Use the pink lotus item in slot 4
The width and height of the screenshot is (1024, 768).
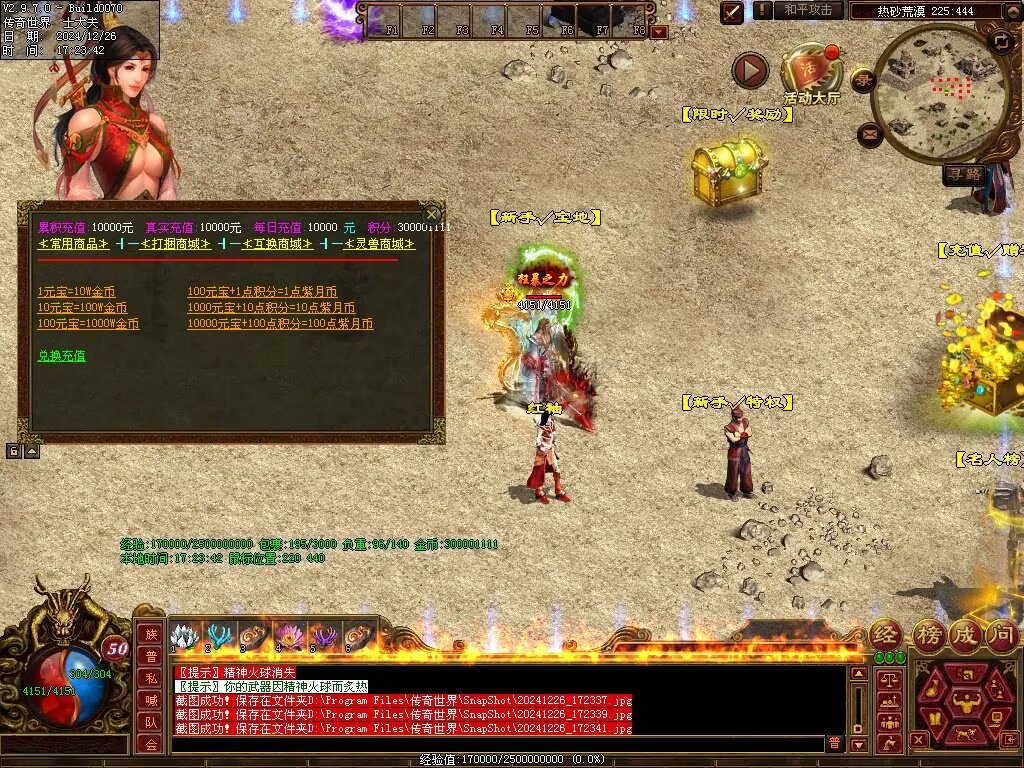click(290, 637)
